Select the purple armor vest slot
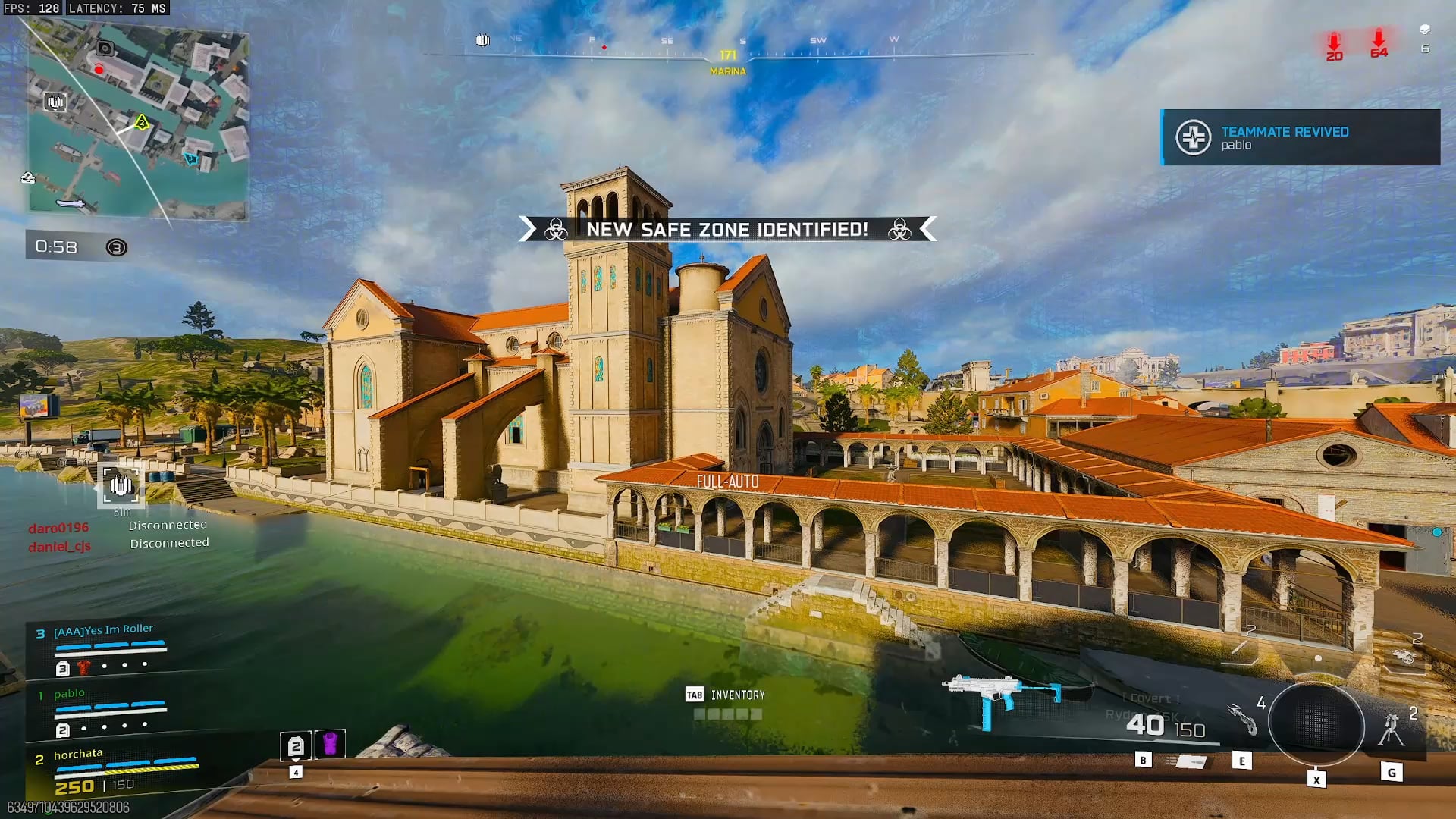1456x819 pixels. pyautogui.click(x=330, y=744)
